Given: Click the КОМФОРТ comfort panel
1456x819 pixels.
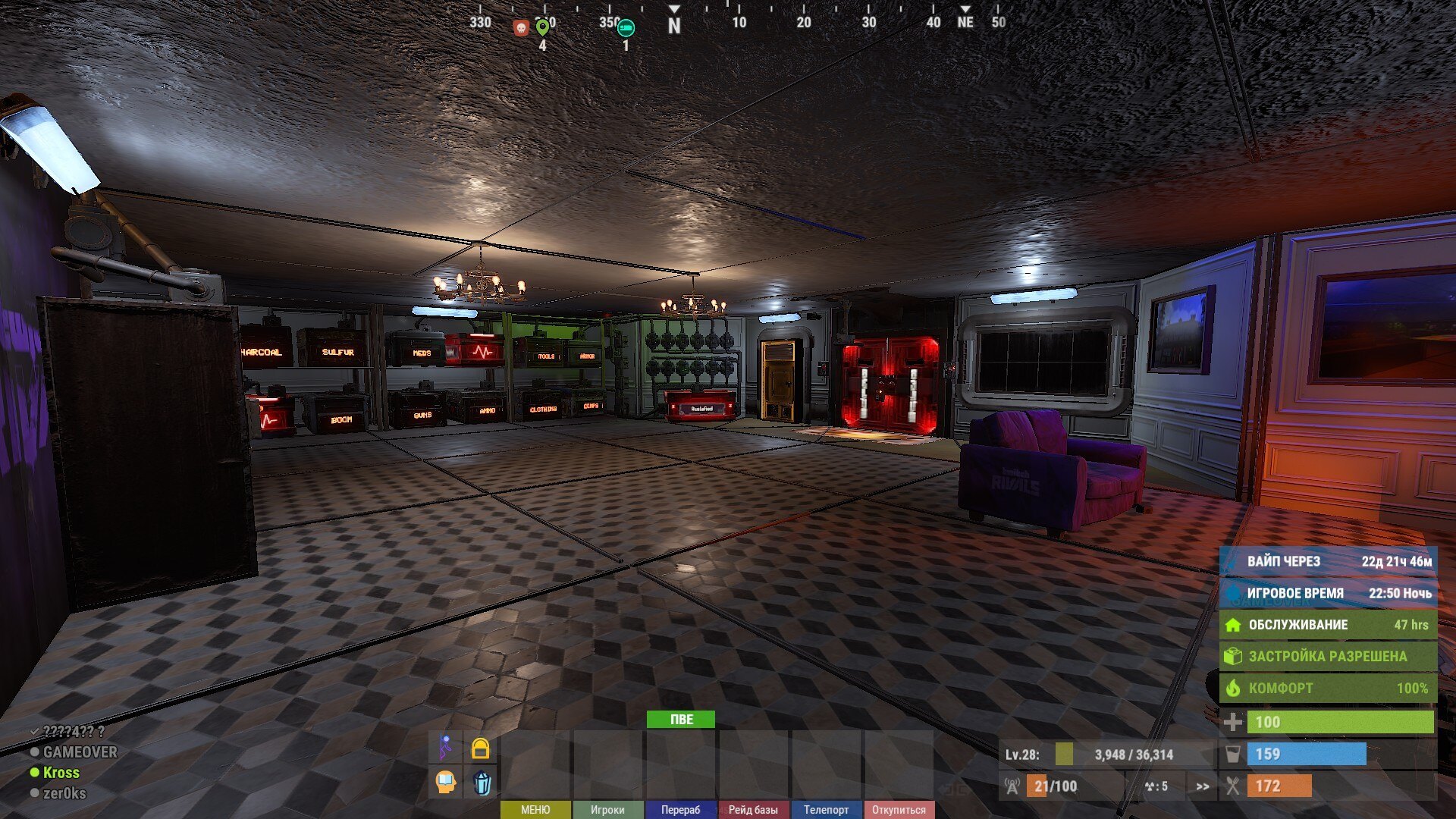Looking at the screenshot, I should click(1327, 688).
